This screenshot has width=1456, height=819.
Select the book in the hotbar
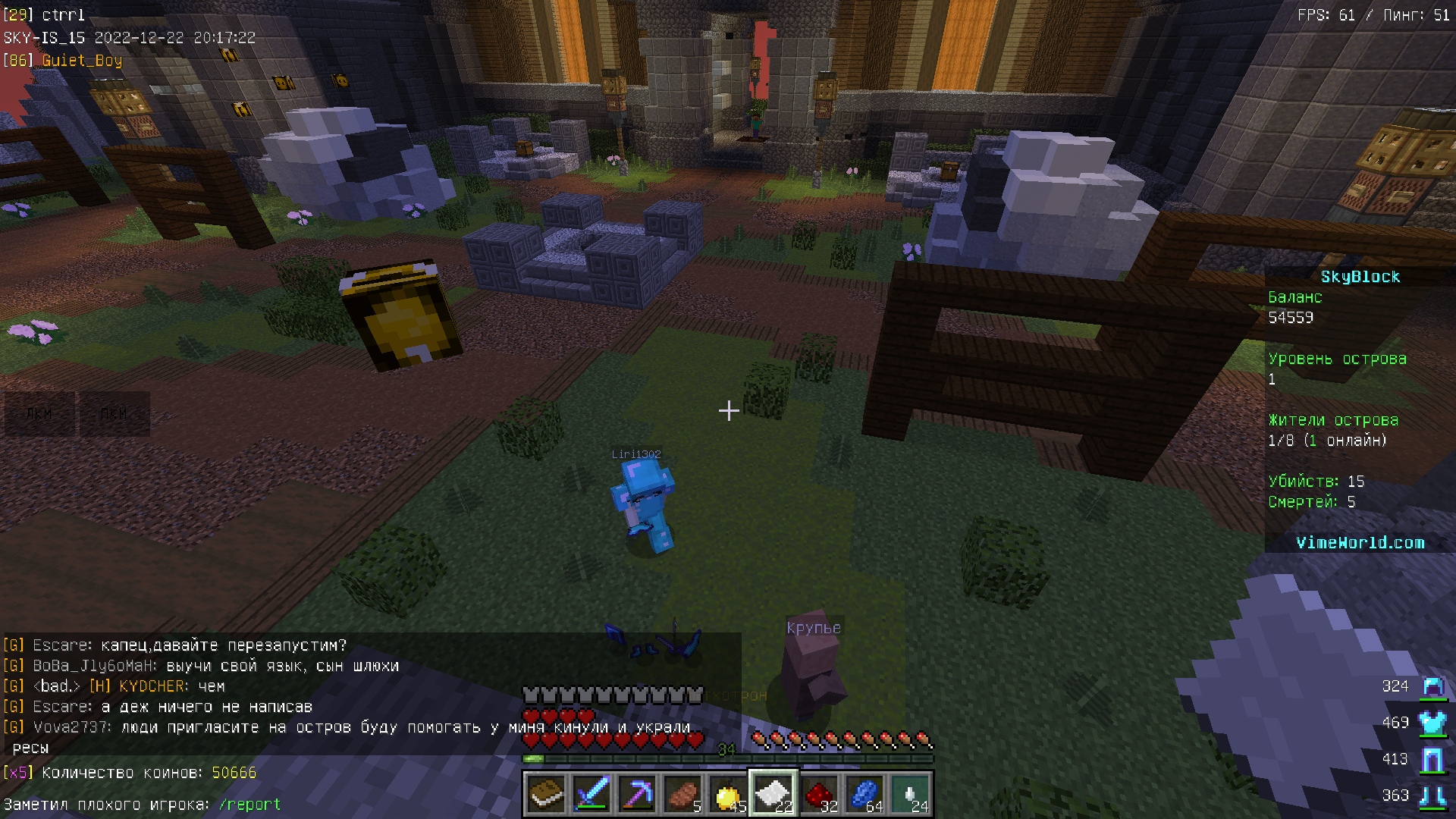click(x=546, y=794)
